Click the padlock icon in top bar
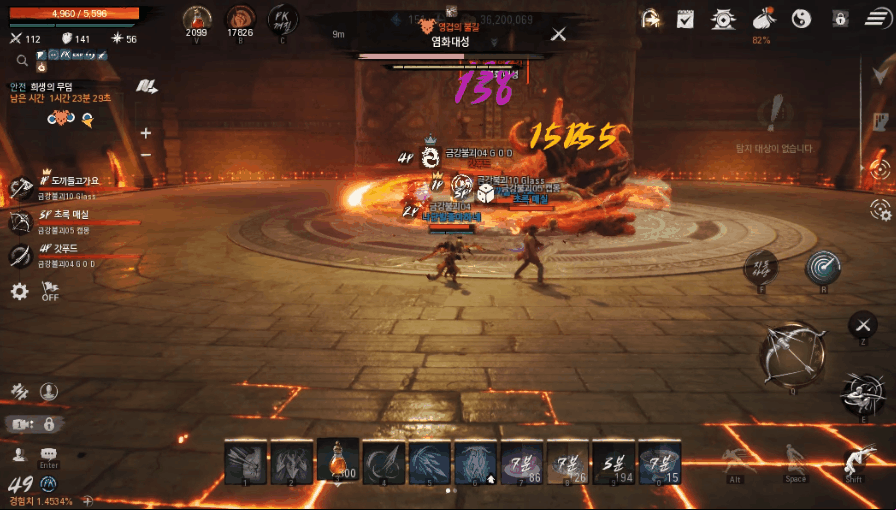The height and width of the screenshot is (510, 896). 840,18
